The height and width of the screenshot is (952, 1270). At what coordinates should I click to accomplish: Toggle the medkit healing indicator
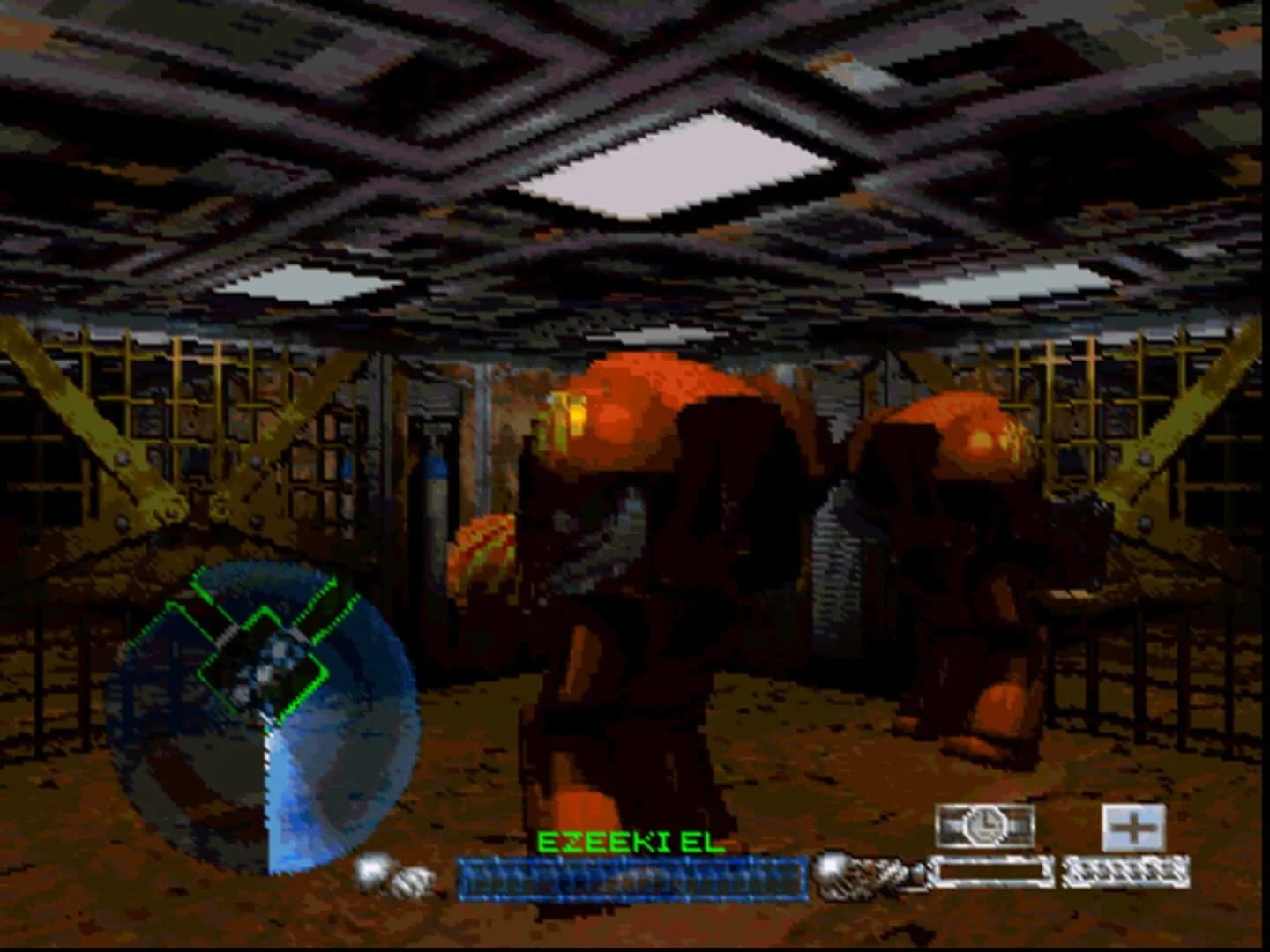[1132, 829]
